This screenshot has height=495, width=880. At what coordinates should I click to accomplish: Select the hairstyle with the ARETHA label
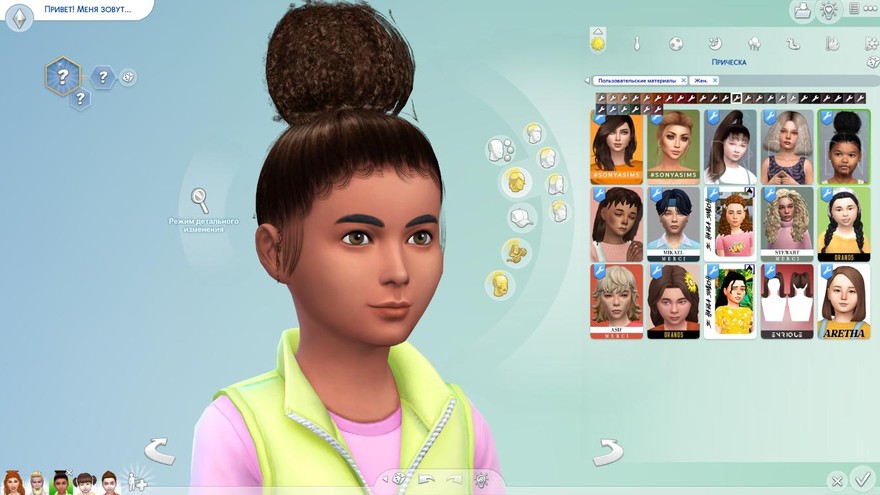pyautogui.click(x=843, y=300)
